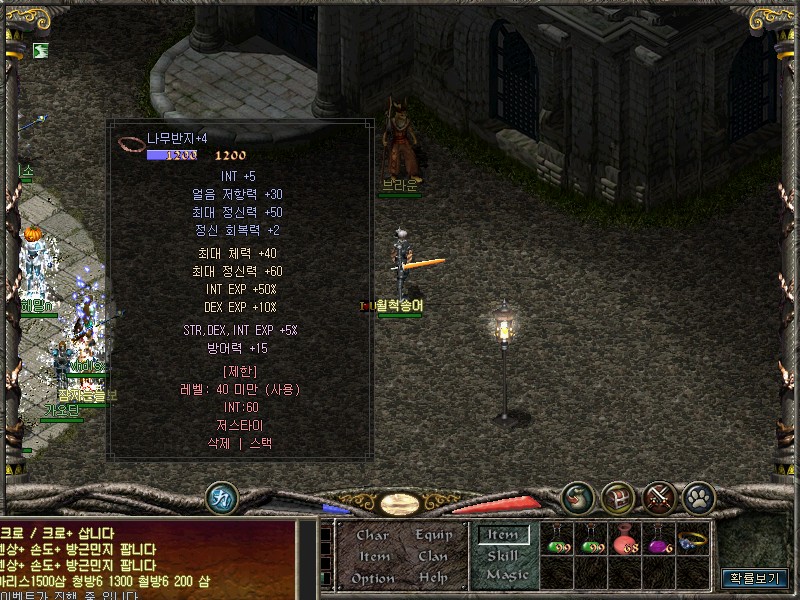Image resolution: width=800 pixels, height=600 pixels.
Task: Switch to the Magic tab
Action: click(506, 575)
